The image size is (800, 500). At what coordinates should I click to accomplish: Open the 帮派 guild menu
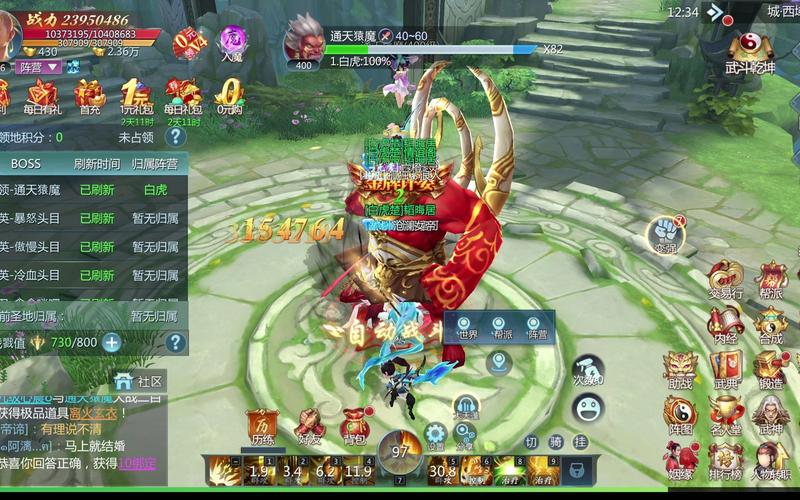771,278
